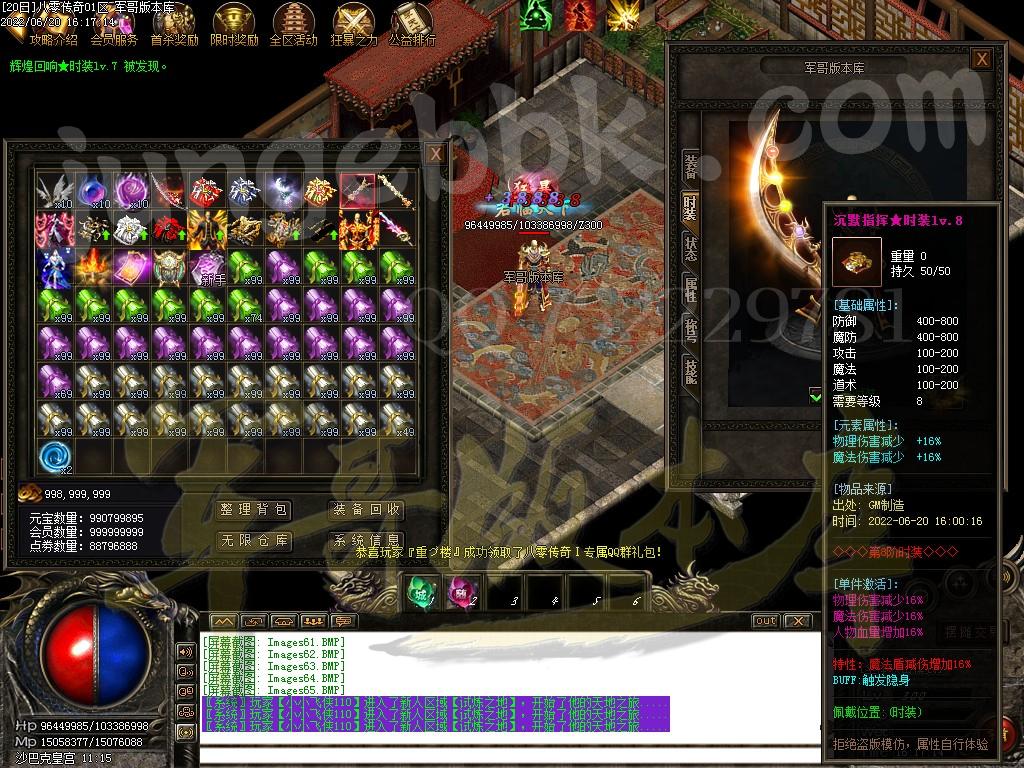This screenshot has height=768, width=1024.
Task: Switch to the 装备 equipment tab
Action: (690, 166)
